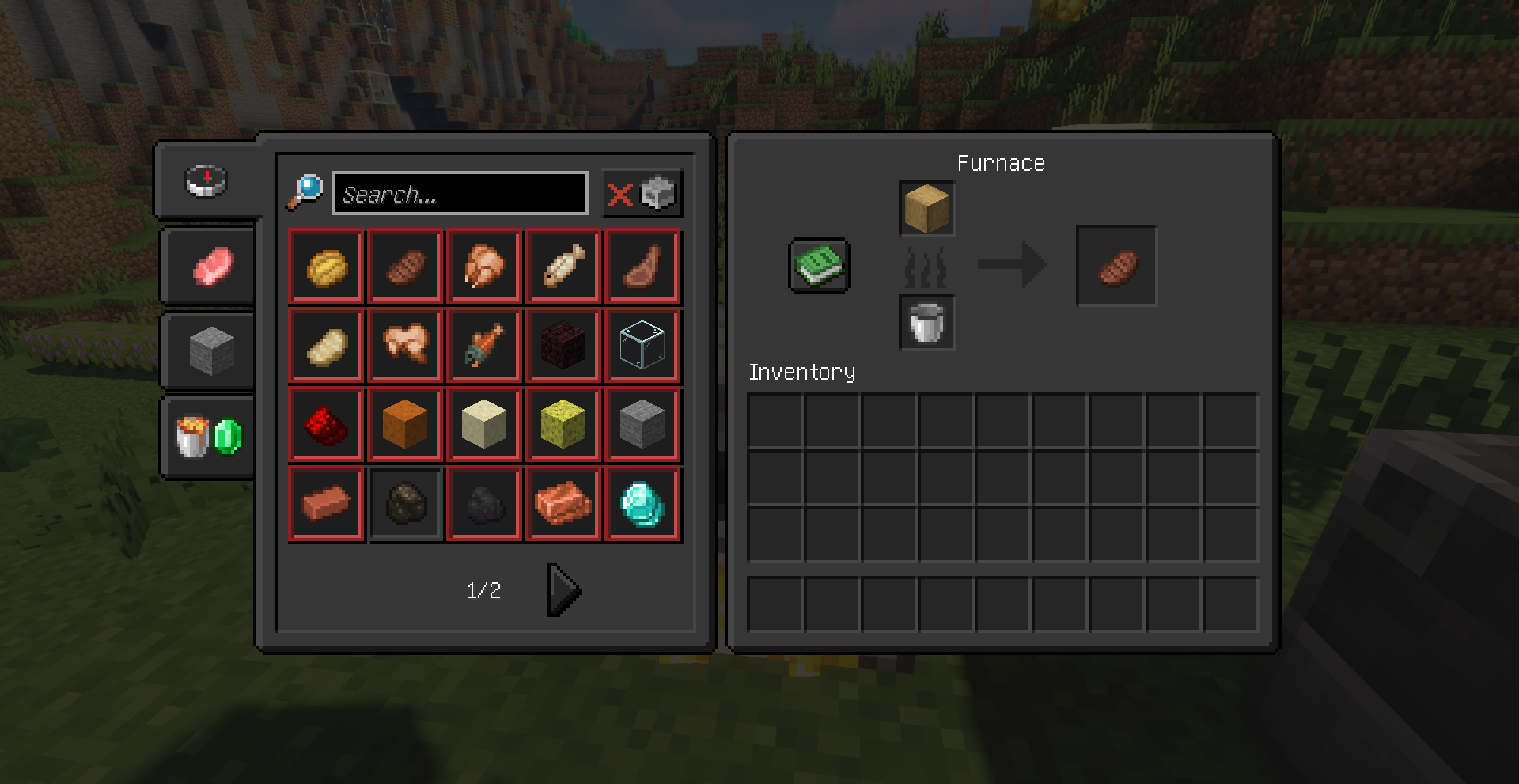This screenshot has width=1519, height=784.
Task: Select the cooked chicken recipe
Action: [x=484, y=266]
